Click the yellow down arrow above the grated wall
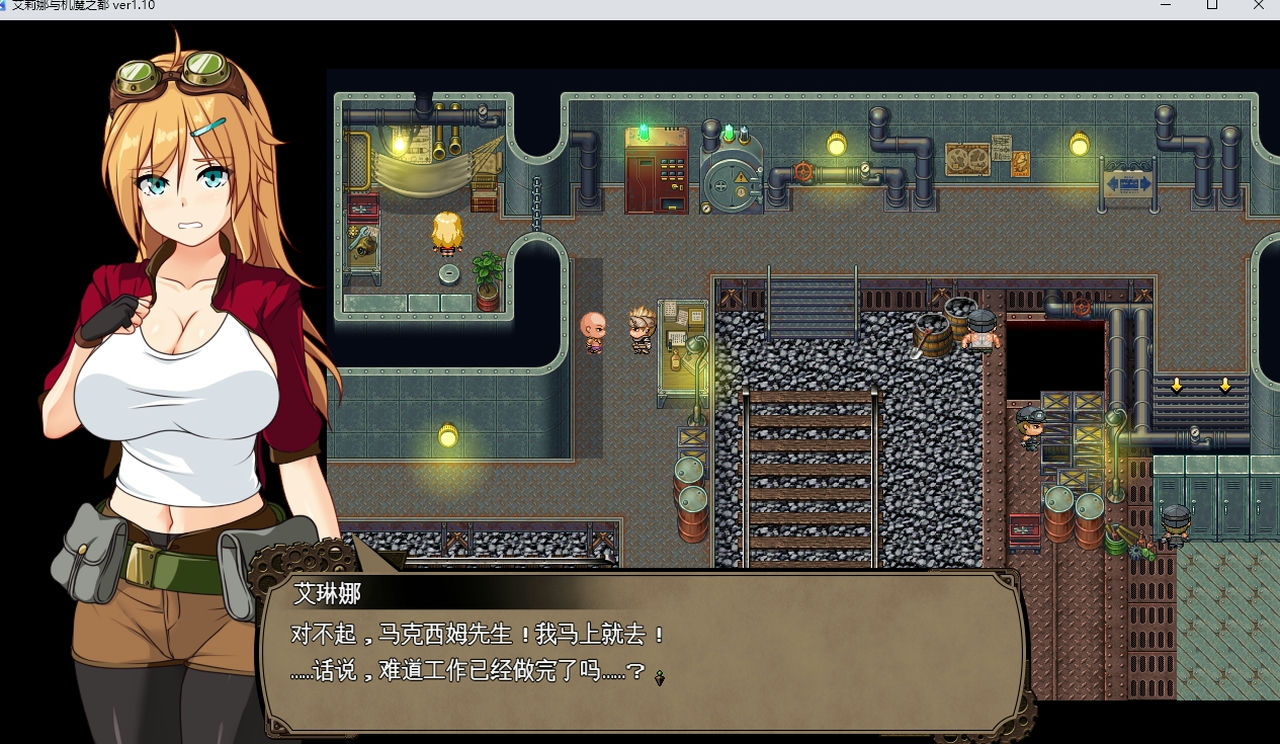Screen dimensions: 1280x744 tap(1177, 383)
